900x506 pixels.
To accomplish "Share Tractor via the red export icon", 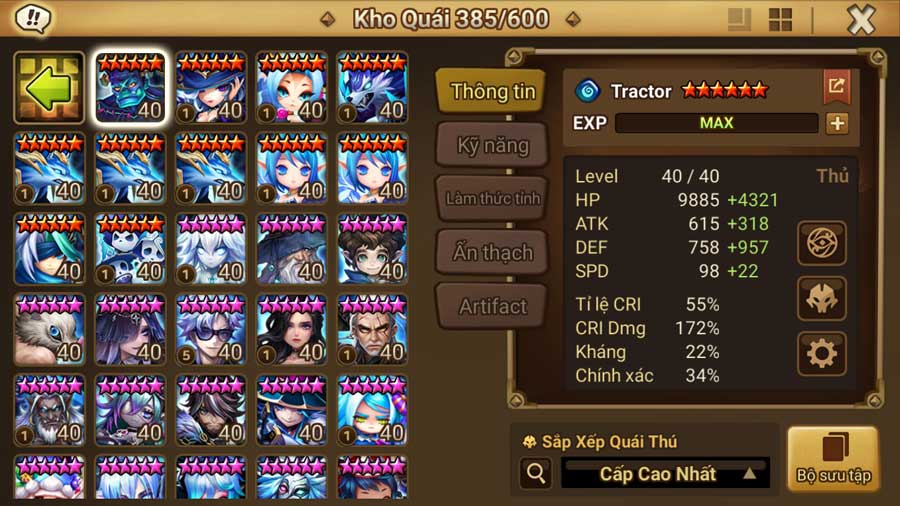I will [835, 86].
